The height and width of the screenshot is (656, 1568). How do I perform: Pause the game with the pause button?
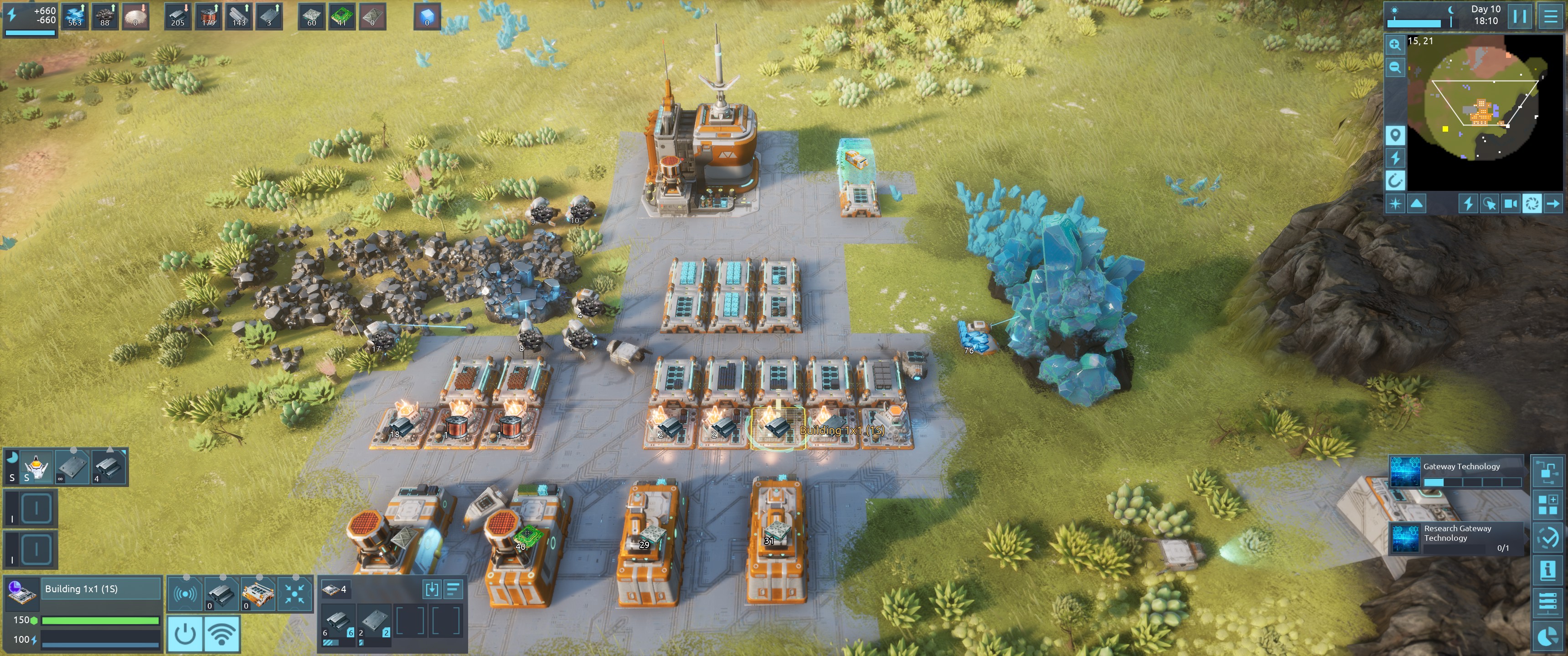pyautogui.click(x=1520, y=16)
